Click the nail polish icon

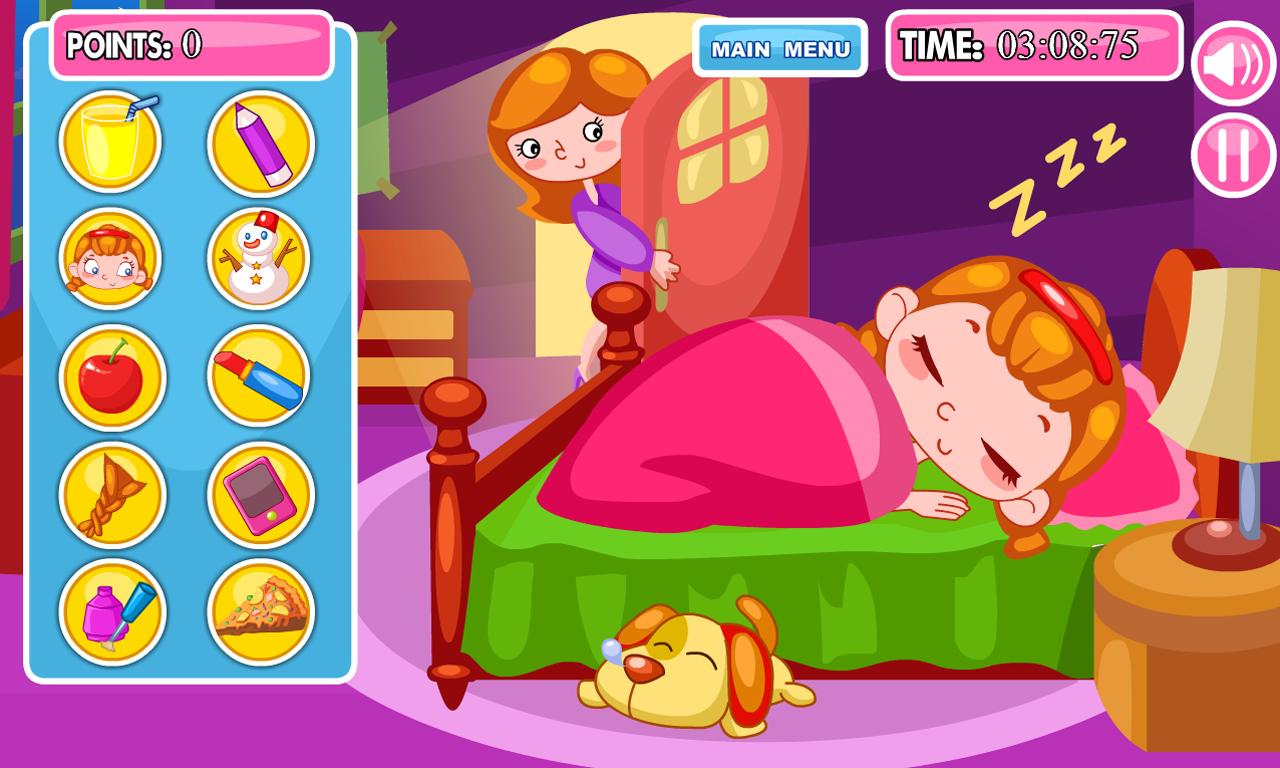110,612
